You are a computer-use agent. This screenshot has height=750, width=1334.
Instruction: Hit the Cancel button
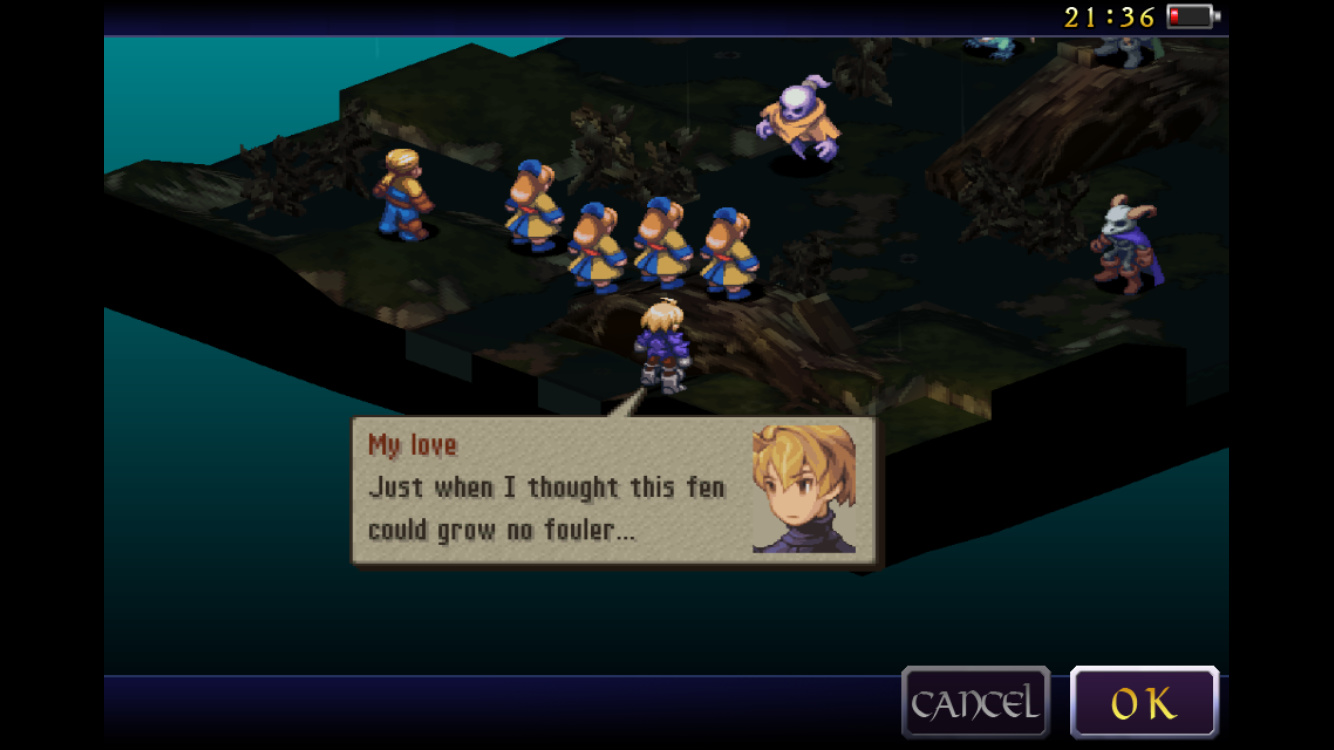[975, 703]
